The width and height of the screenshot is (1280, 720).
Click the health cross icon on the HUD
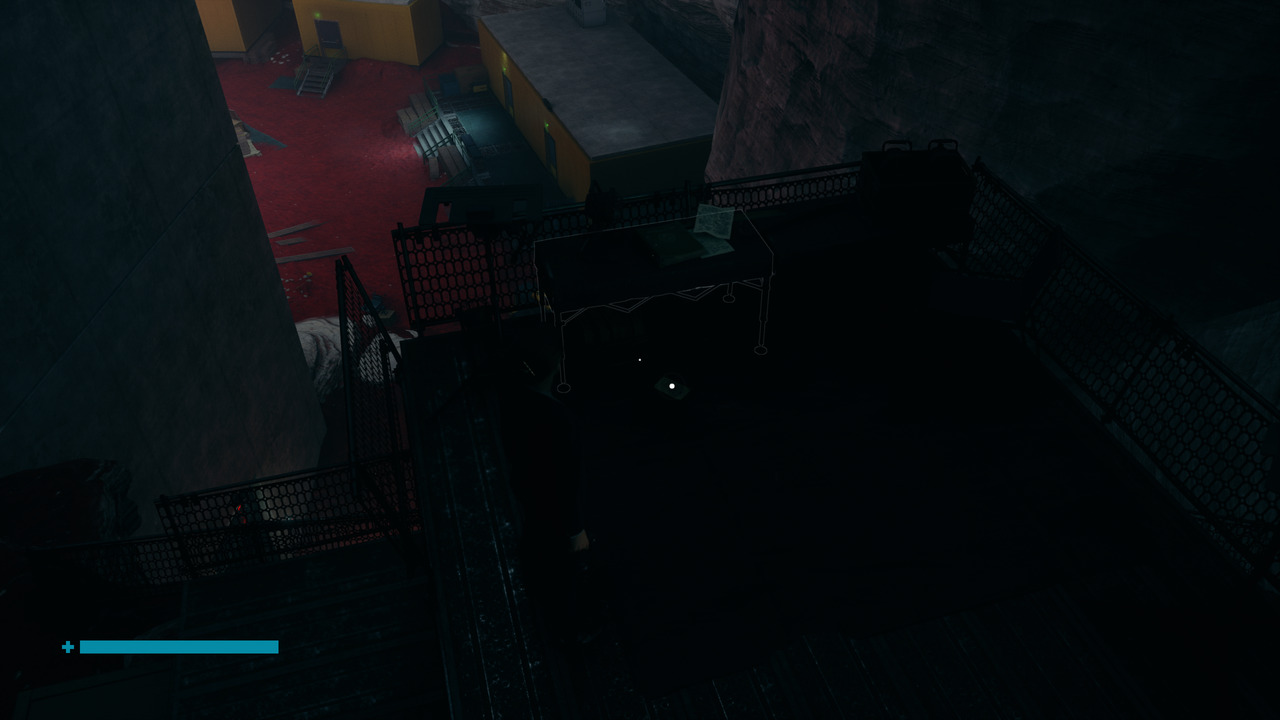(67, 647)
